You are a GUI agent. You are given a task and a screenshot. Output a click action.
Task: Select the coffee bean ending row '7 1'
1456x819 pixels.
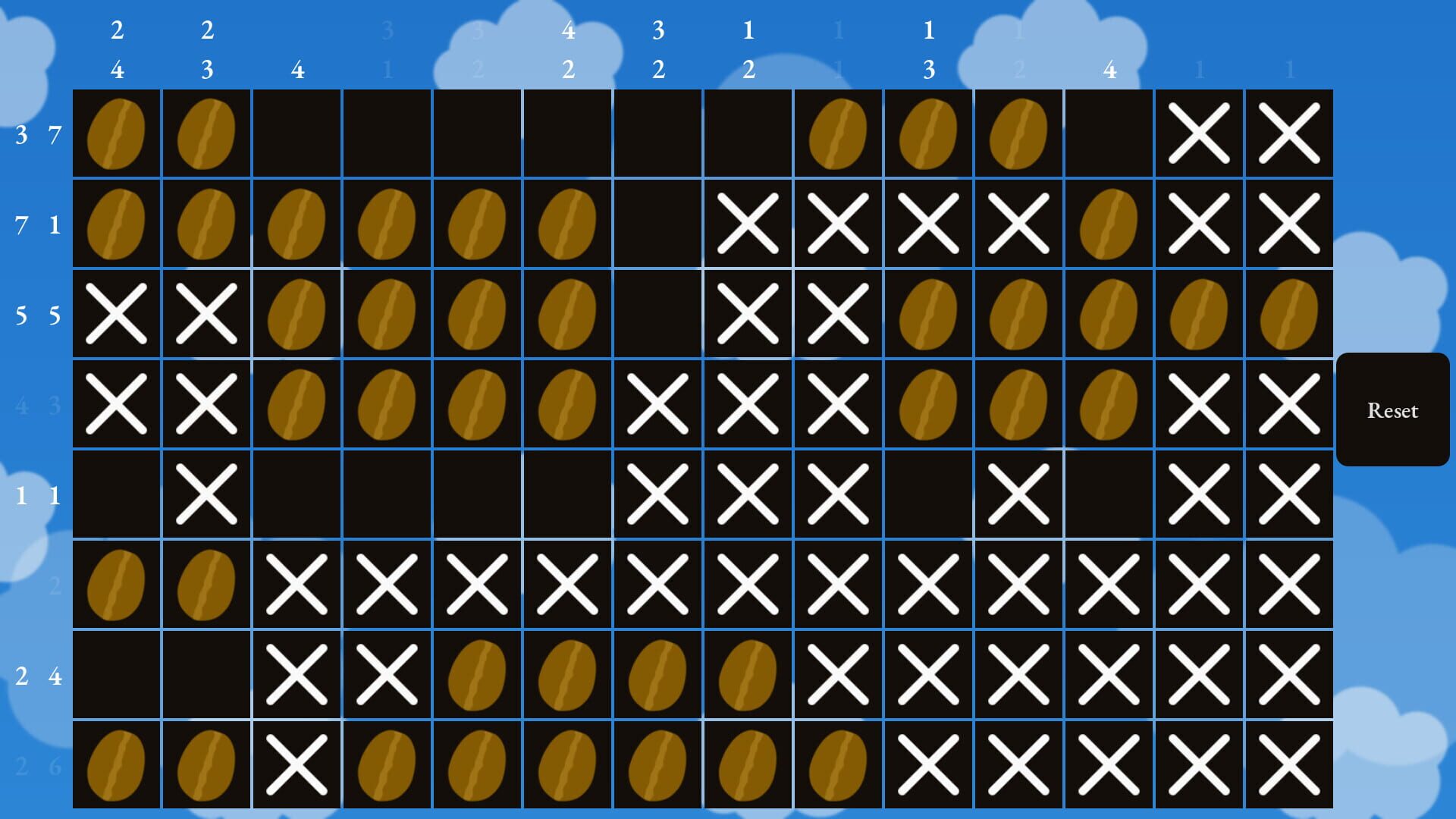coord(1108,222)
